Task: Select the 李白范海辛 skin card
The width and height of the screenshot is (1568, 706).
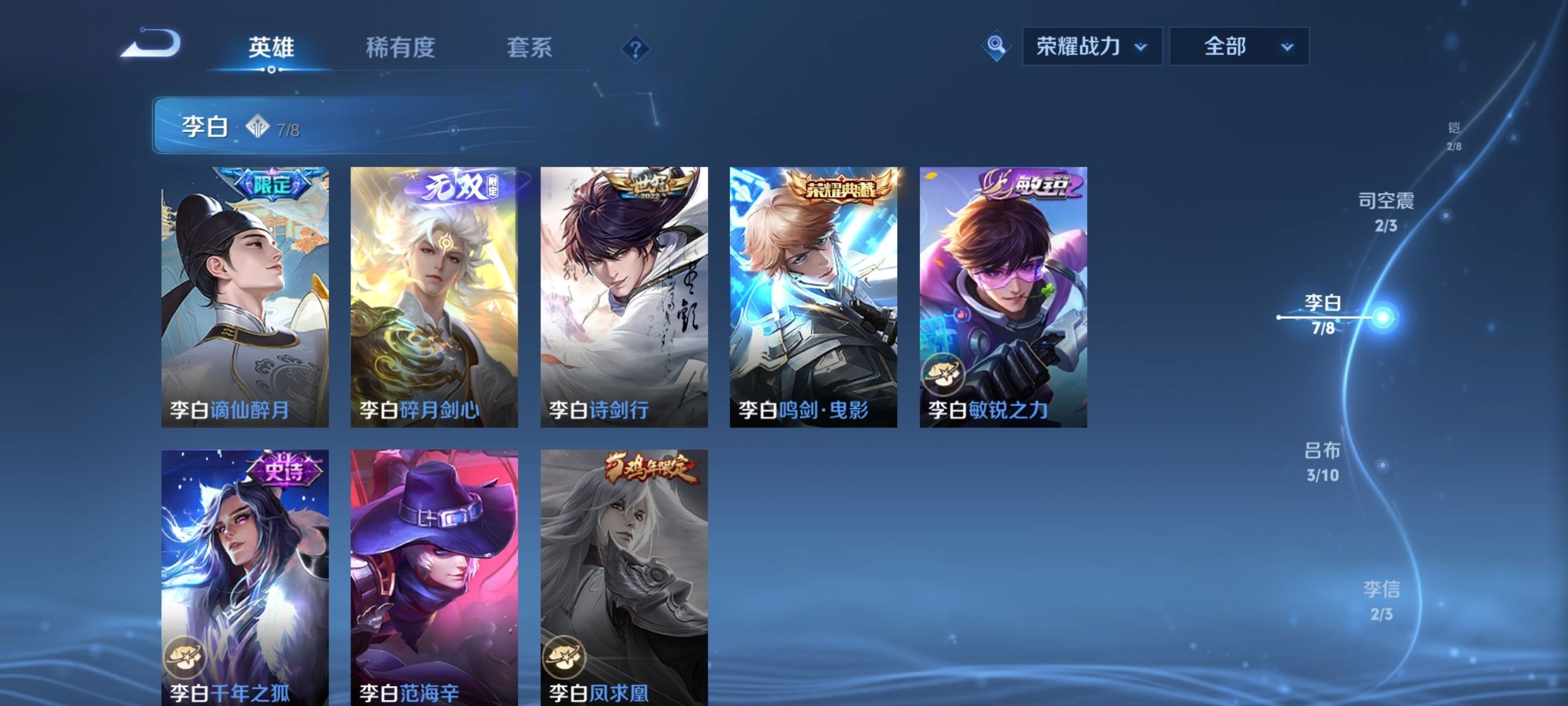Action: click(x=434, y=577)
